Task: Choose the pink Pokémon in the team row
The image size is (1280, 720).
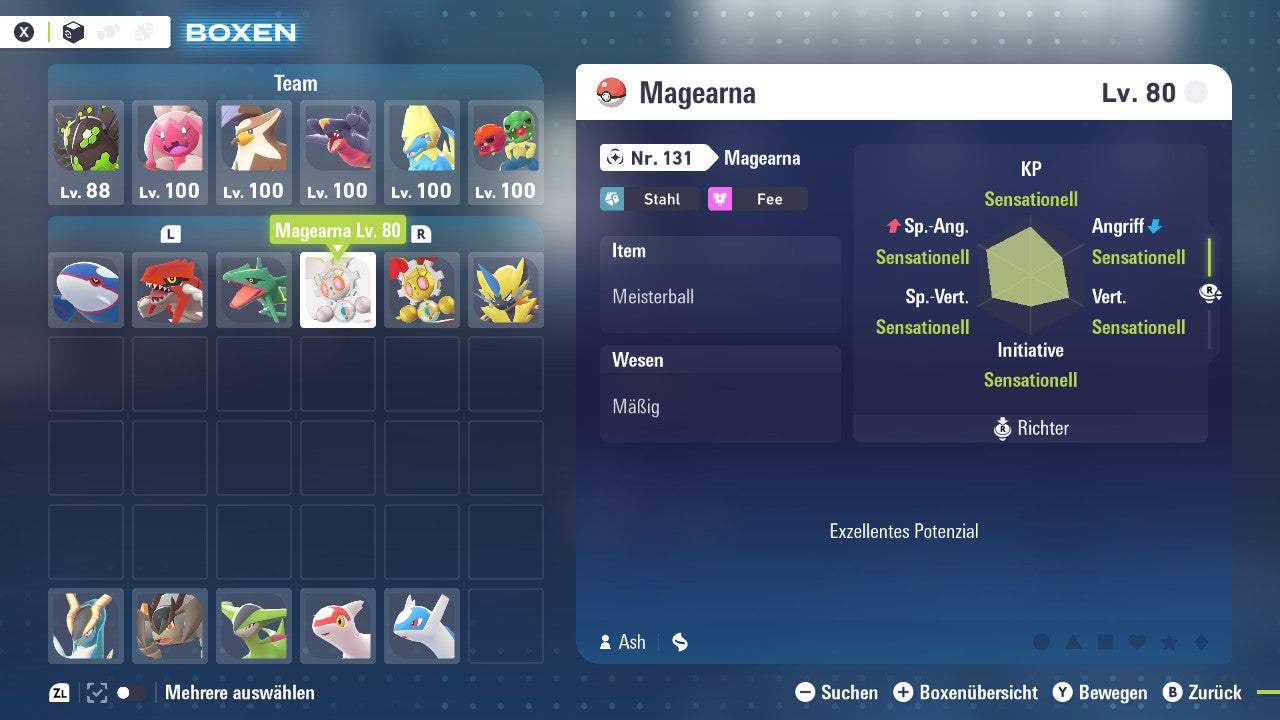Action: (x=170, y=152)
